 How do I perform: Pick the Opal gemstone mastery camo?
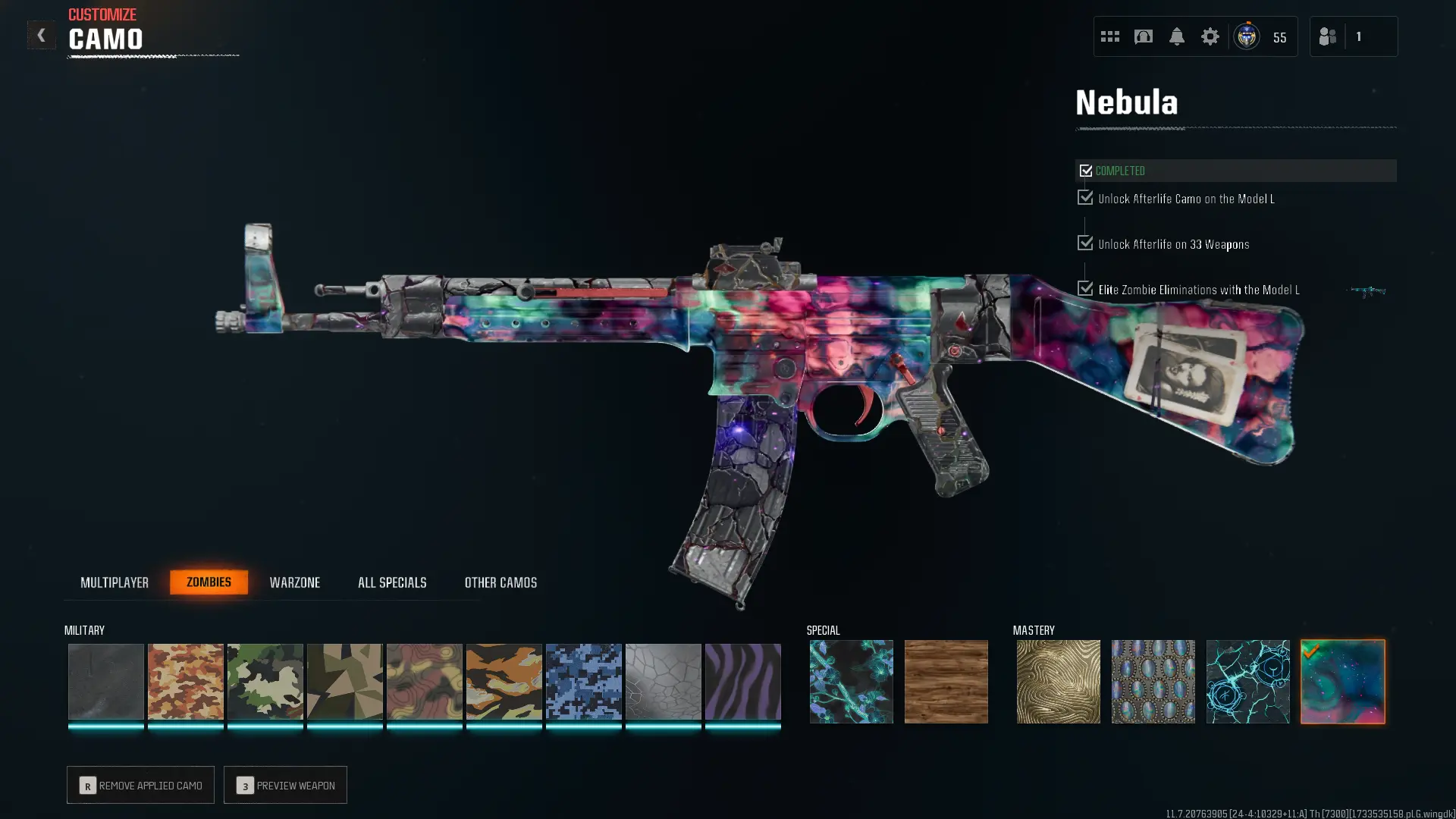point(1153,682)
